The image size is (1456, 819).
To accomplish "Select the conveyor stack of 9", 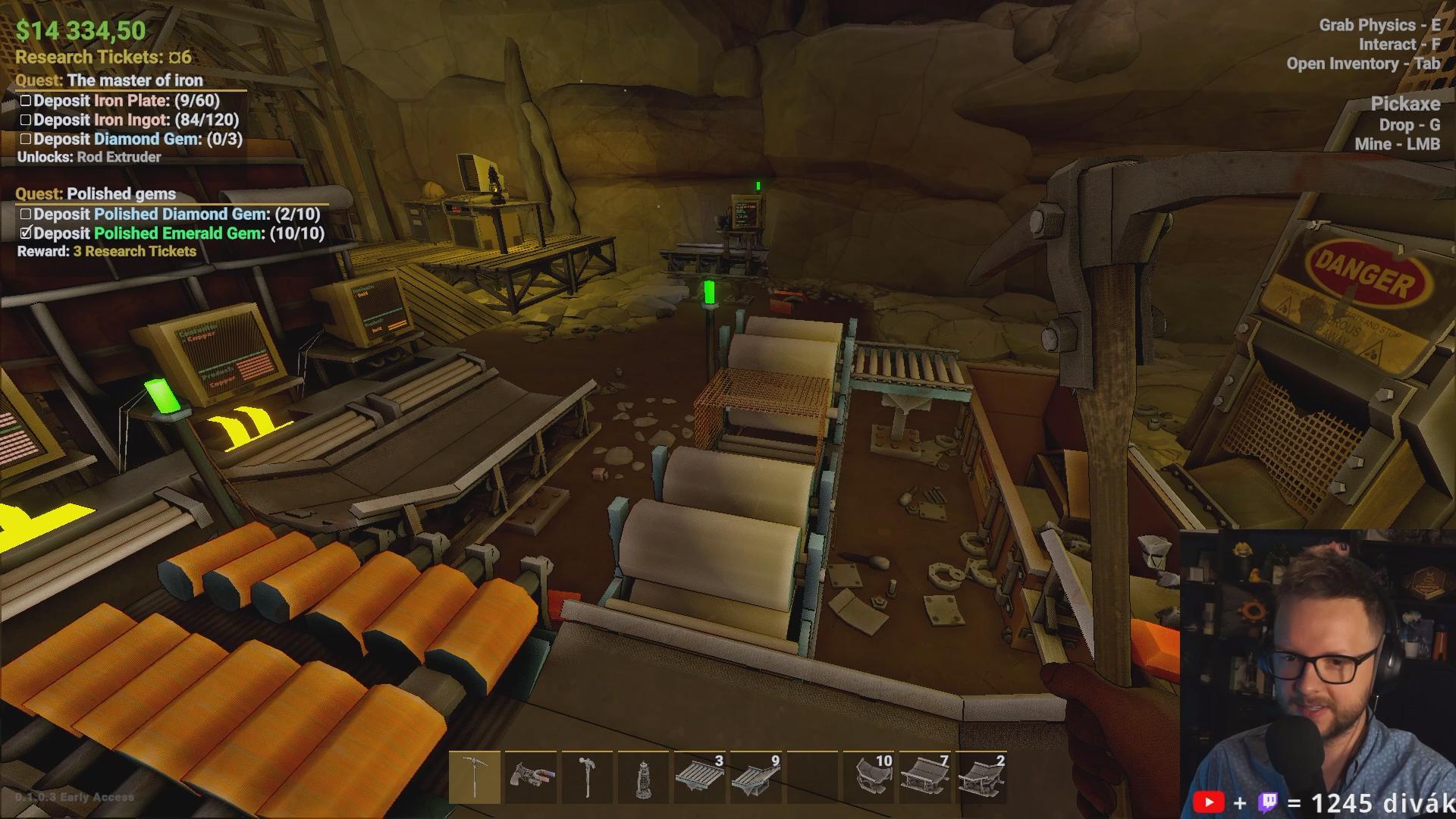I will [x=755, y=777].
